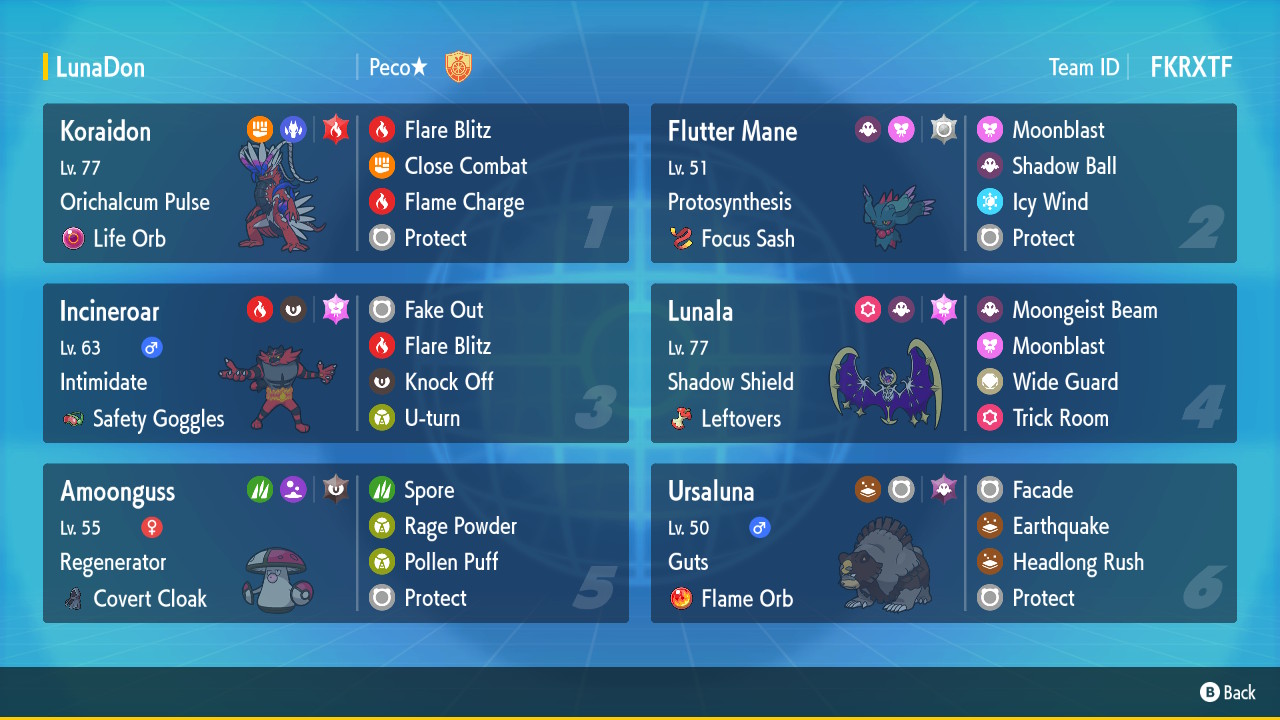Select the Amoonguss team card
The image size is (1280, 720).
tap(335, 543)
